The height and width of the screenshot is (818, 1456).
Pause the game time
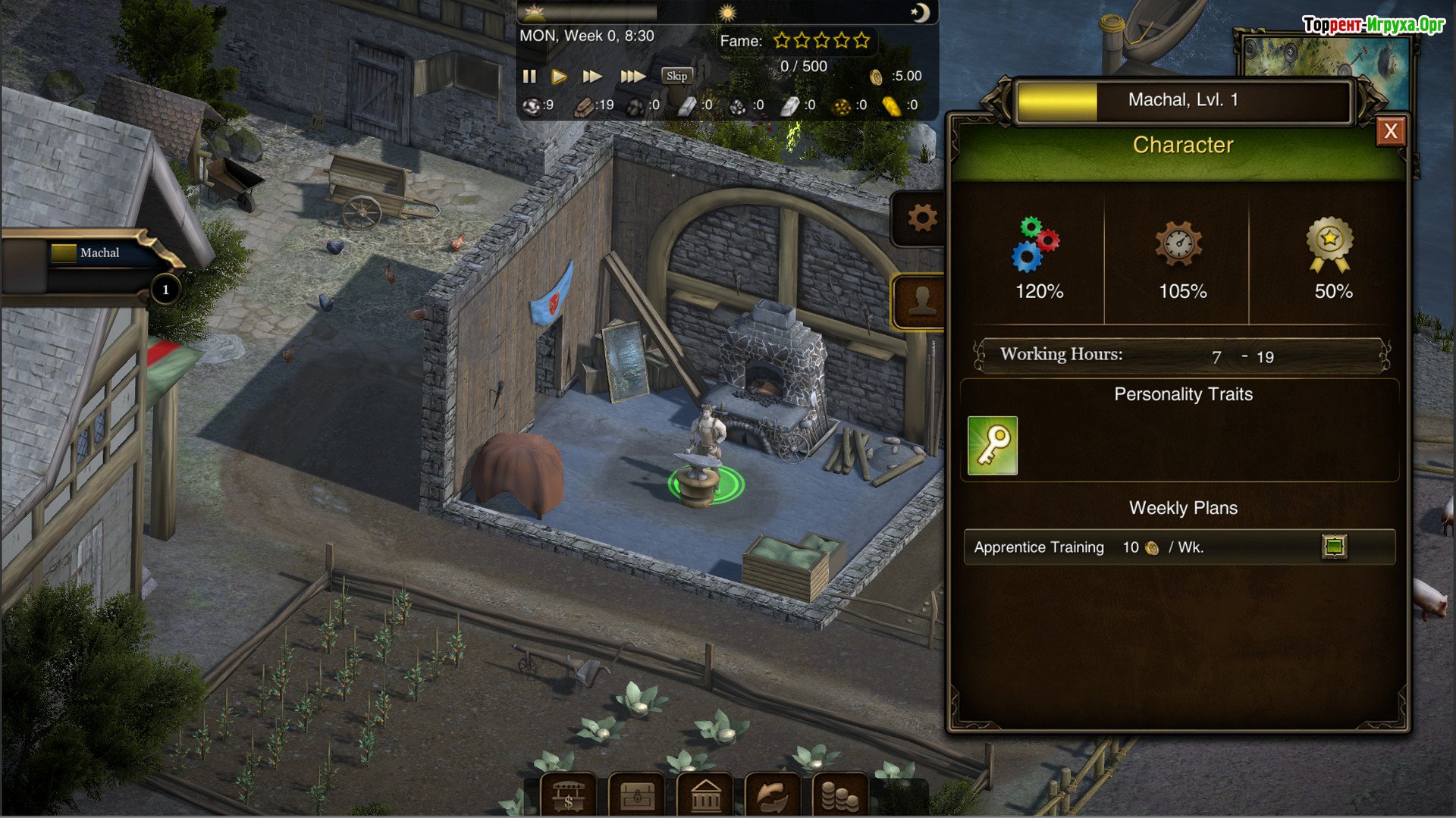pyautogui.click(x=529, y=76)
